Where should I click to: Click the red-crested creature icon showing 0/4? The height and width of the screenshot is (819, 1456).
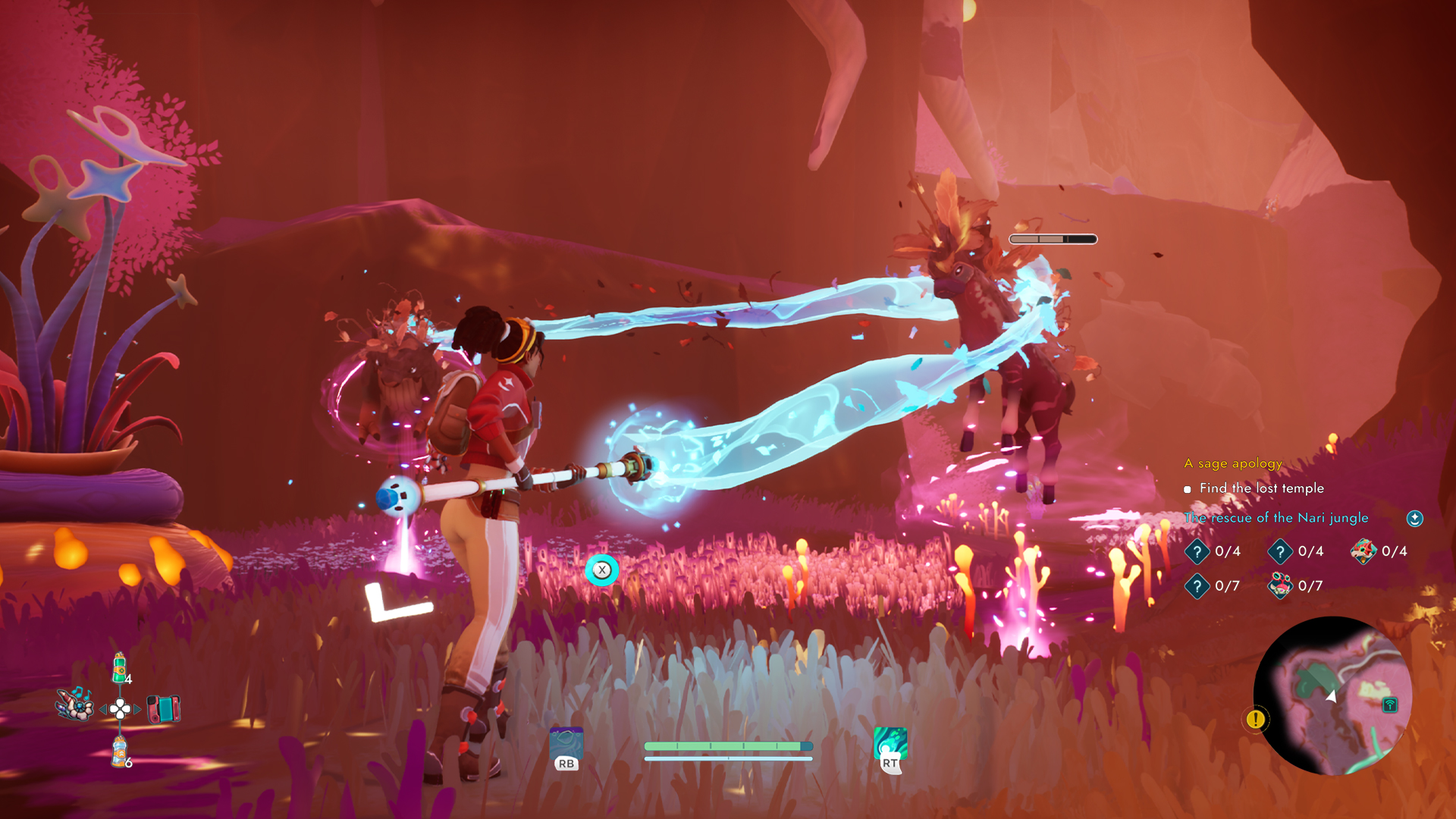pos(1365,551)
